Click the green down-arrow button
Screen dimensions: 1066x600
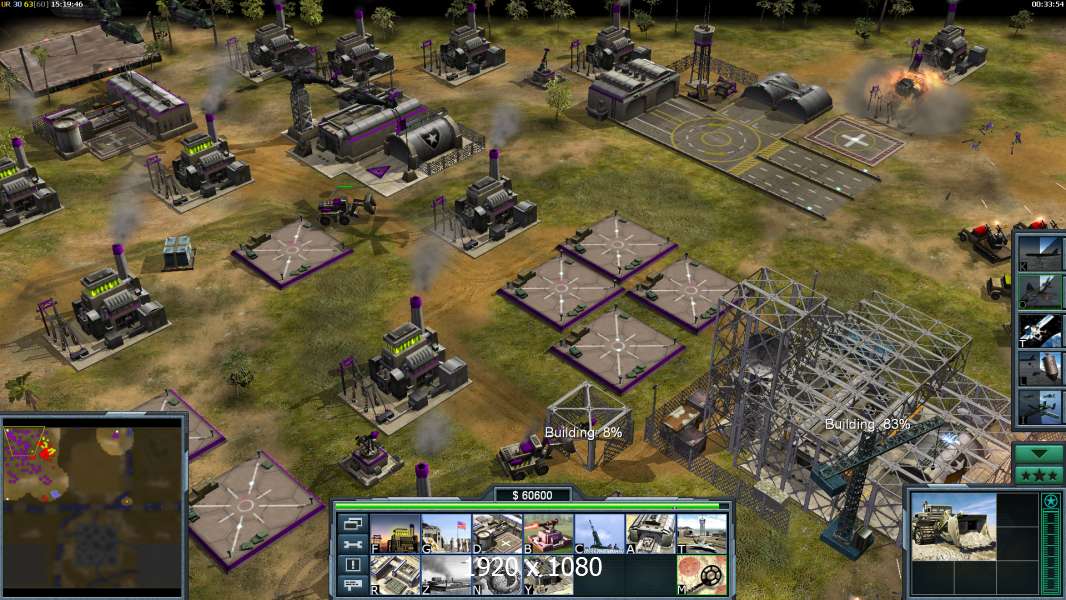pos(1039,453)
